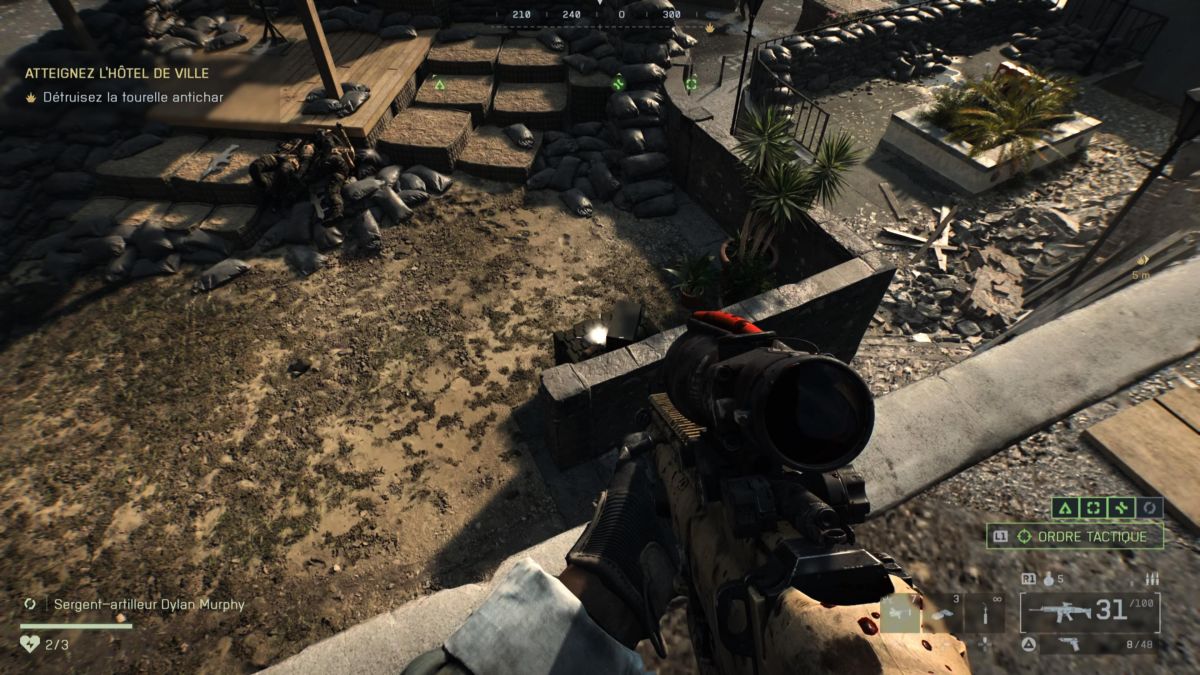Click the flame objective marker below compass
Viewport: 1200px width, 675px height.
[709, 28]
